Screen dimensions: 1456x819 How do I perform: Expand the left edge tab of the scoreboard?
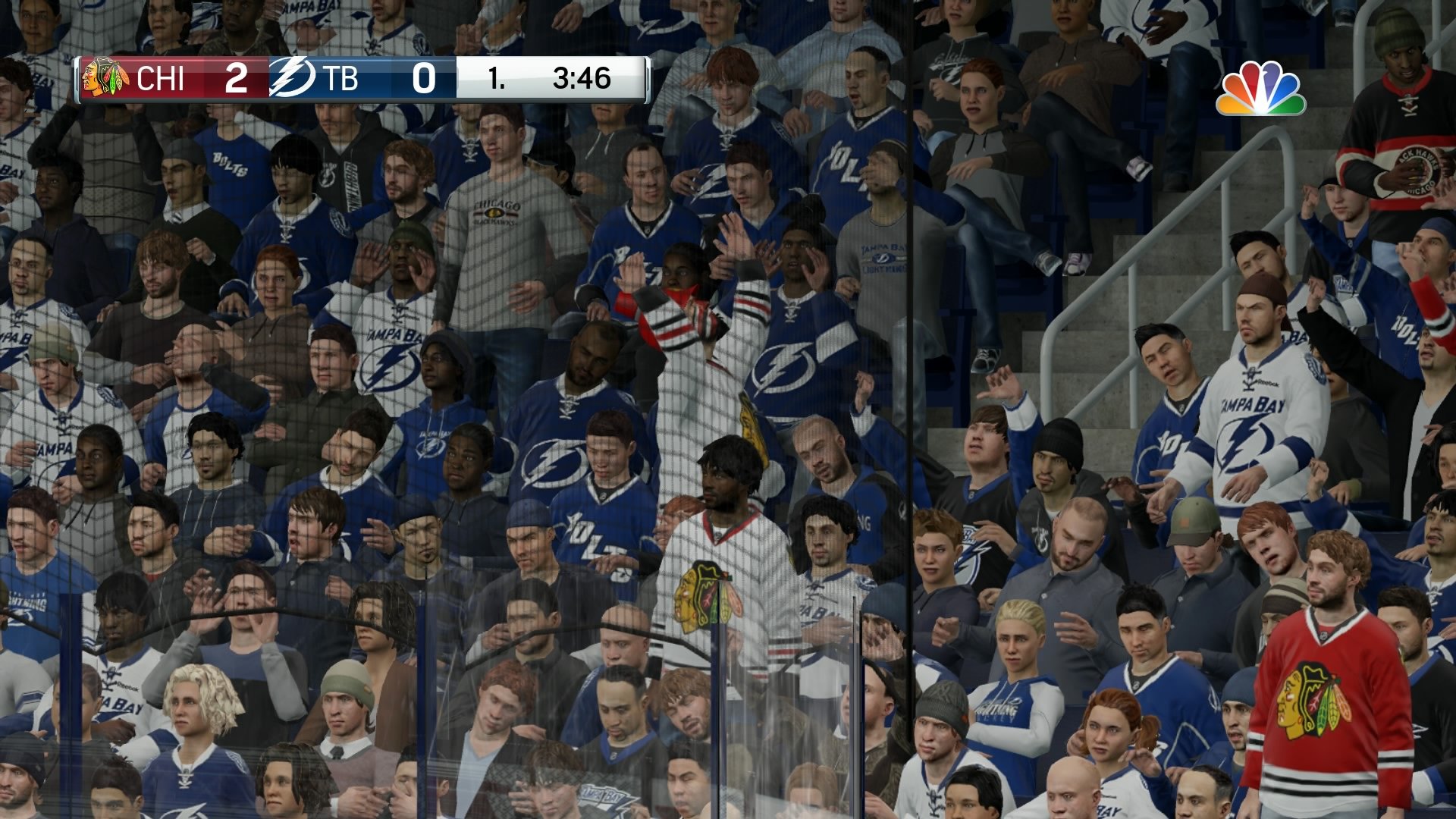point(78,78)
